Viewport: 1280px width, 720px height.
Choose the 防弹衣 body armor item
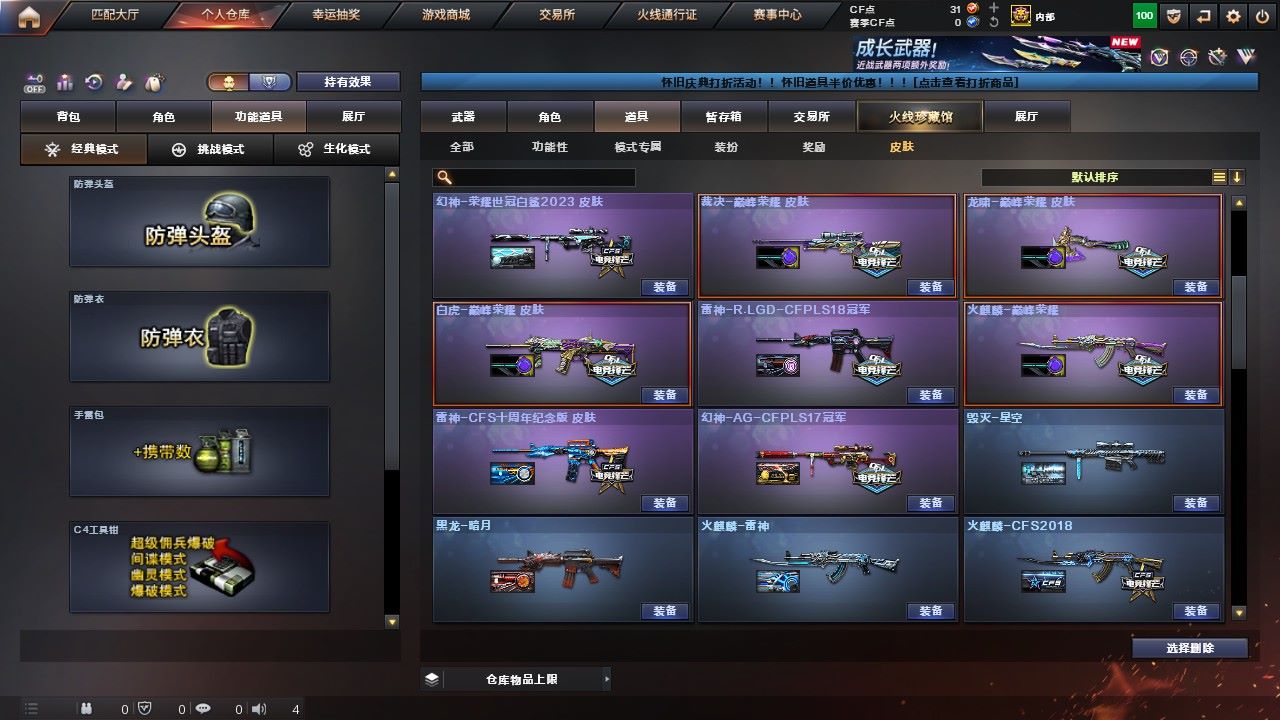(199, 336)
